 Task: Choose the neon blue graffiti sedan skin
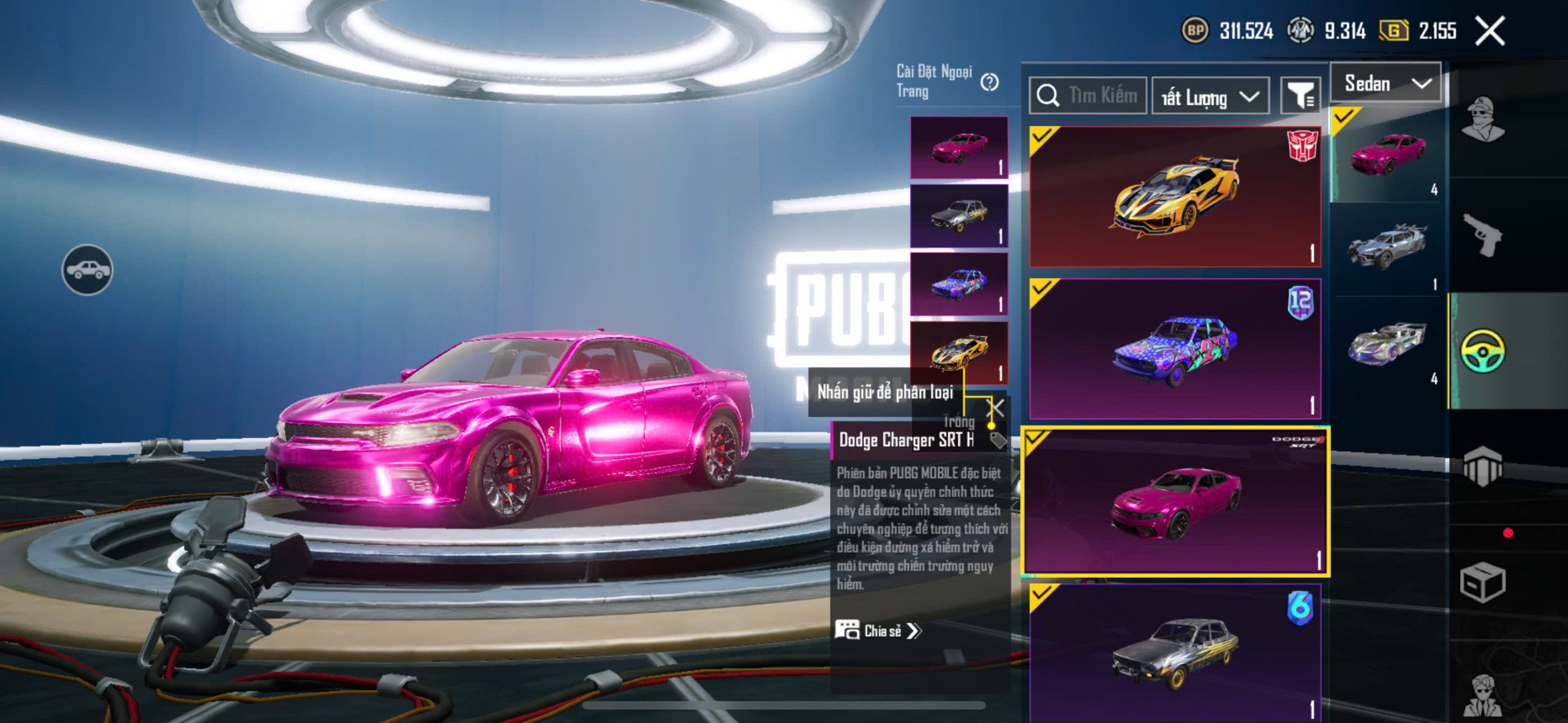coord(1175,349)
